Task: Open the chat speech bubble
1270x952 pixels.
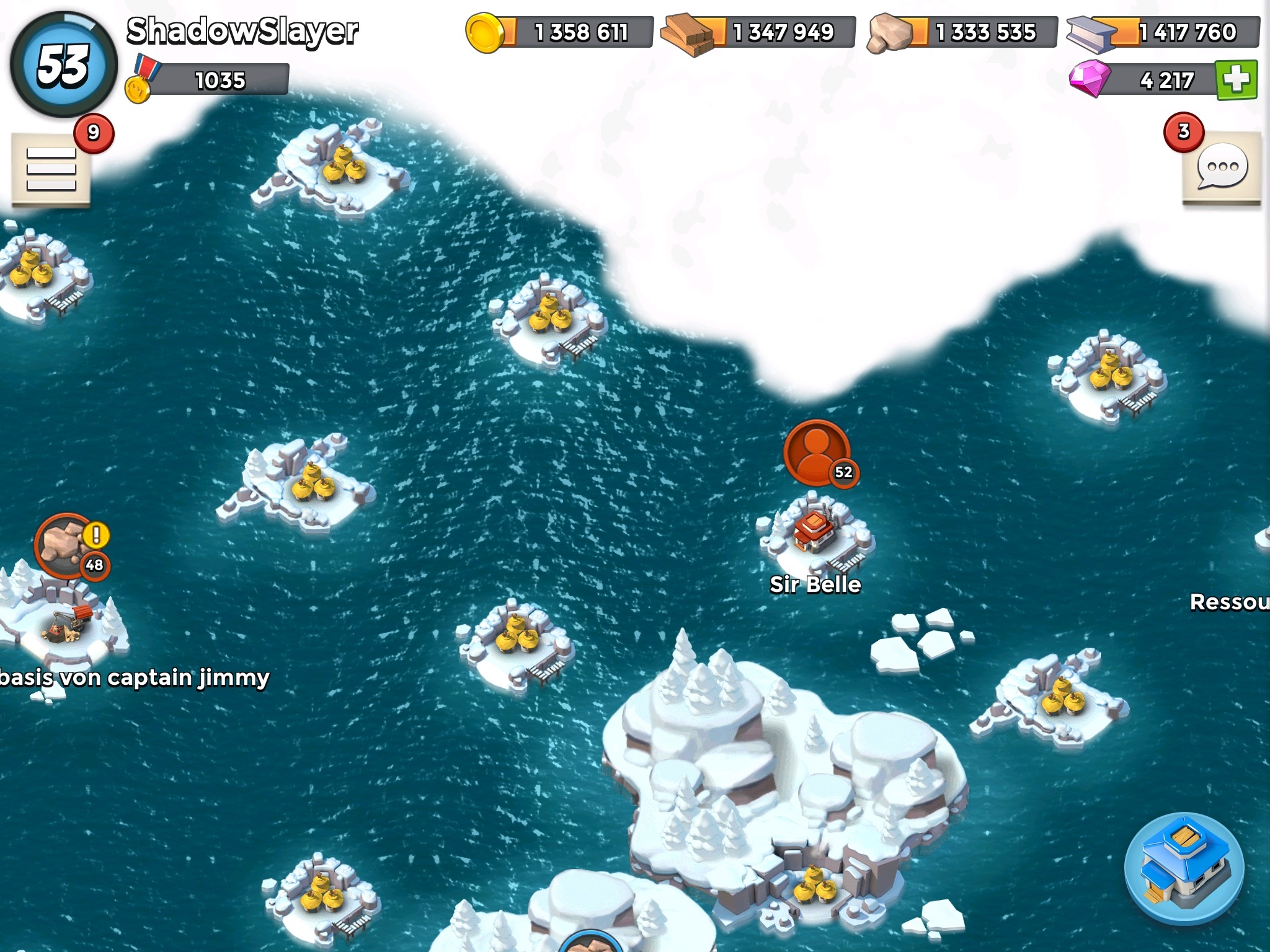Action: [x=1222, y=167]
